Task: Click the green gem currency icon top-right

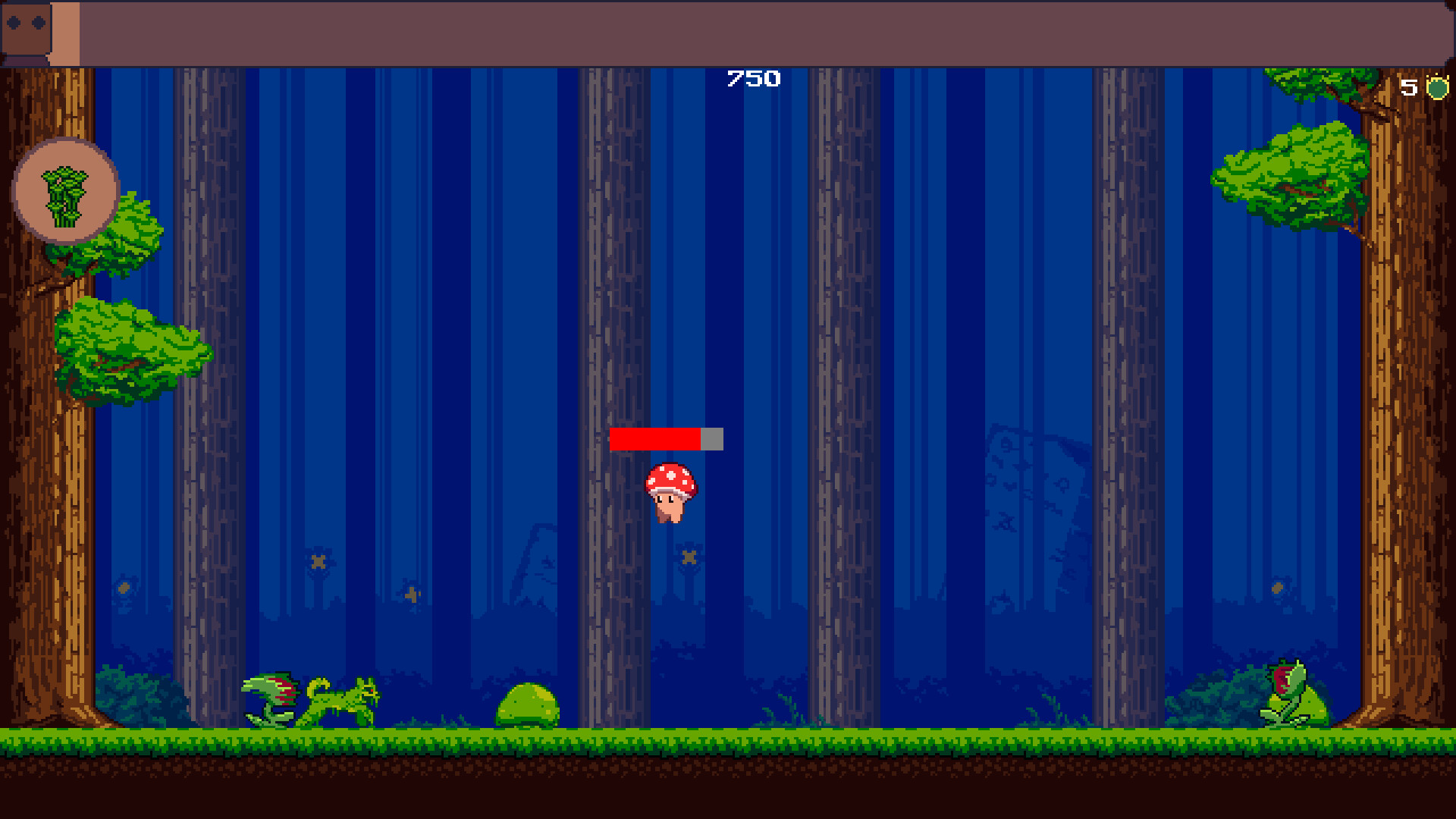Action: click(1437, 88)
